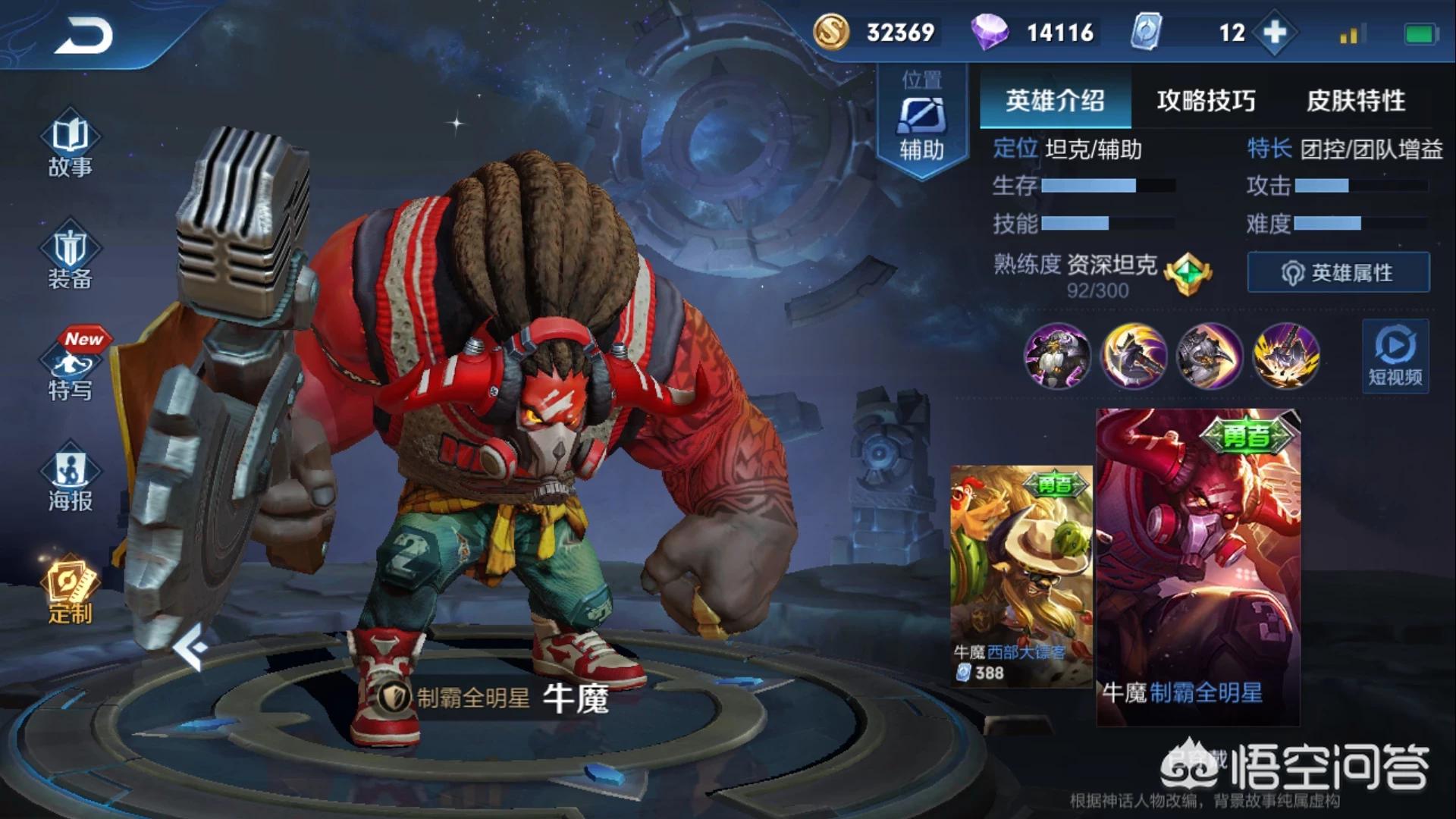View the 特写 close-up with New badge
The image size is (1456, 819).
[70, 368]
